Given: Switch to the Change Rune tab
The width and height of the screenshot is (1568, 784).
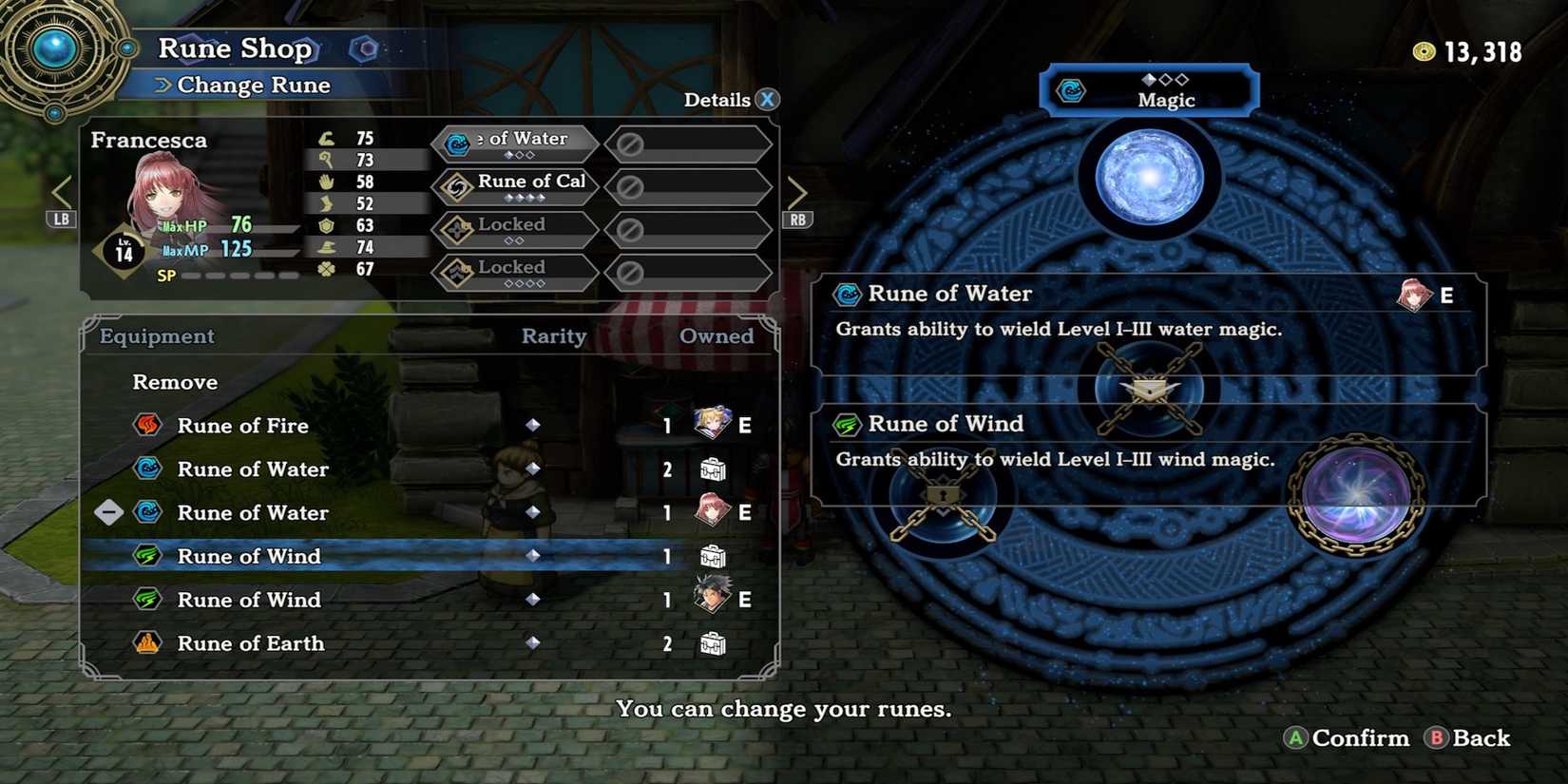Looking at the screenshot, I should coord(252,85).
